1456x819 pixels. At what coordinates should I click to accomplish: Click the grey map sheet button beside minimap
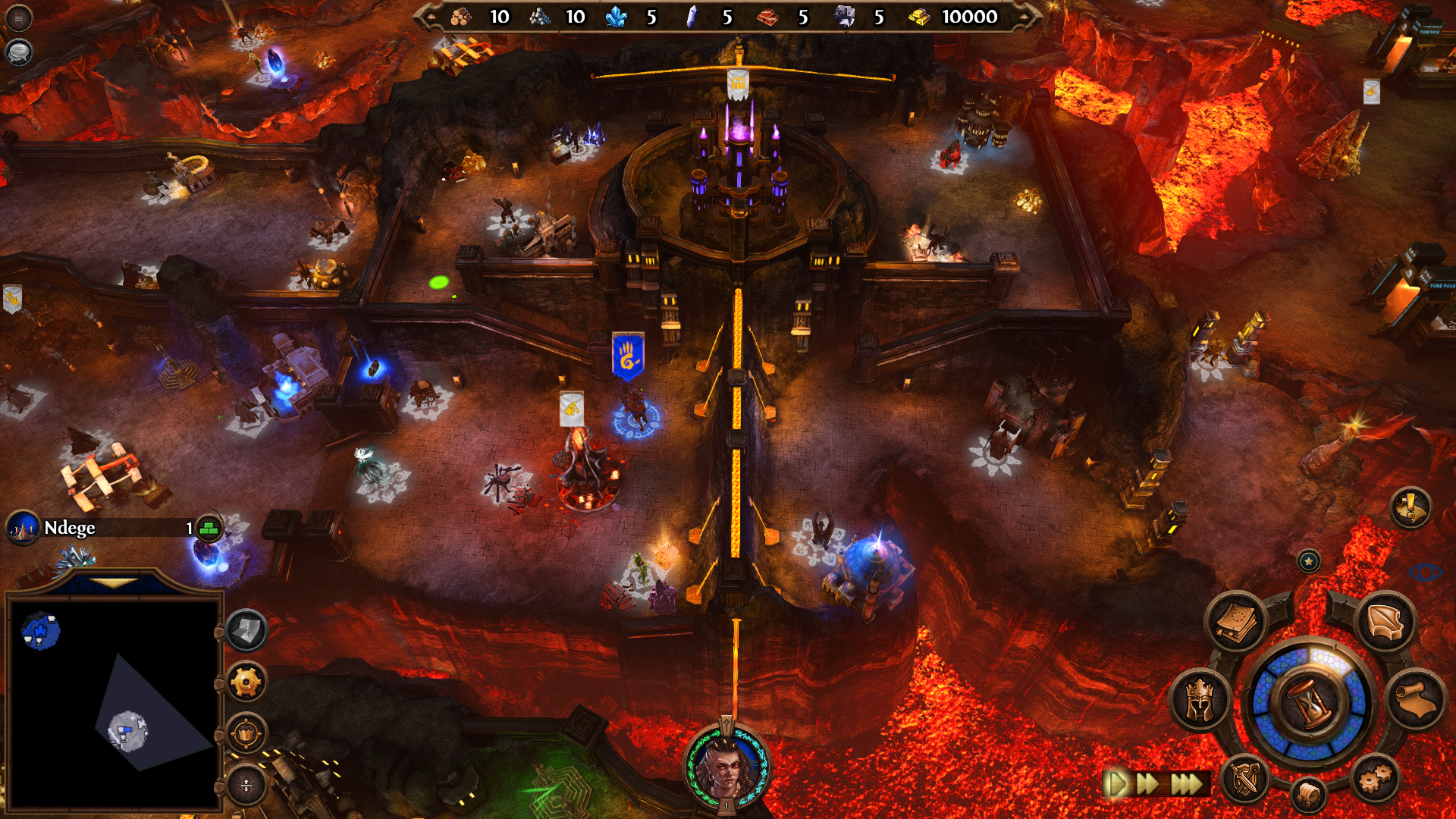[x=246, y=630]
